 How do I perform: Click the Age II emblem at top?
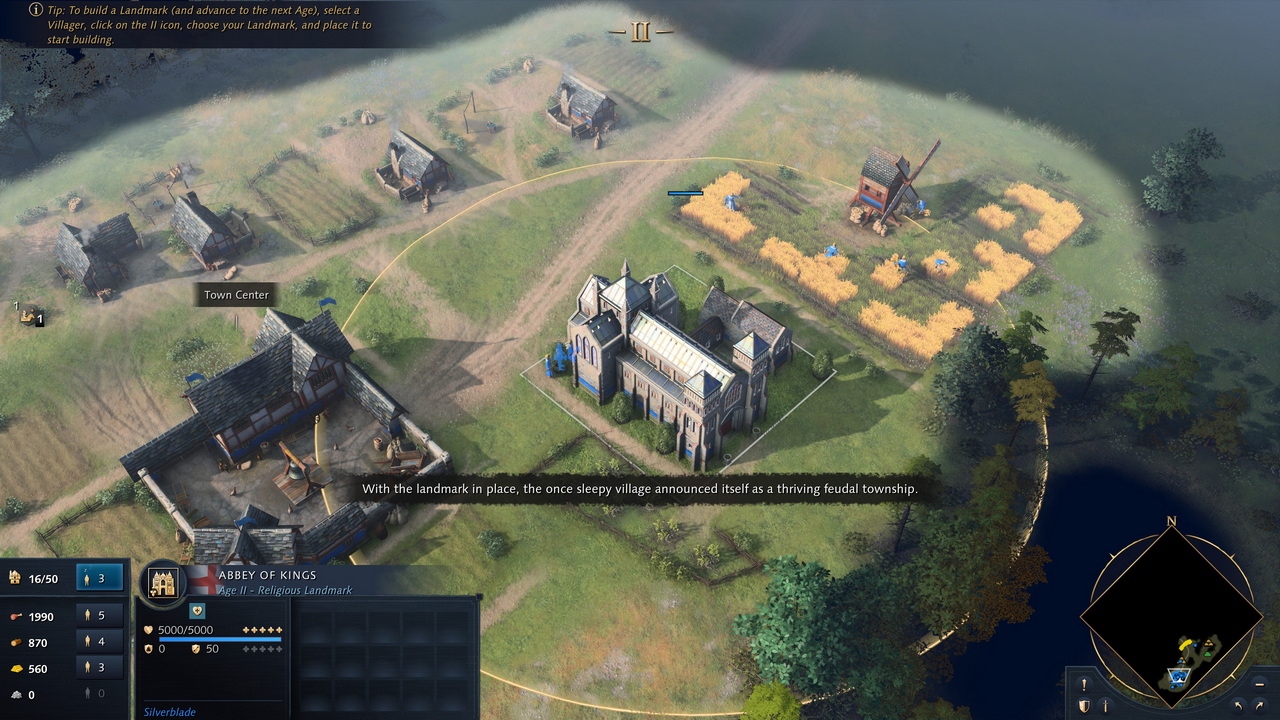pos(640,32)
